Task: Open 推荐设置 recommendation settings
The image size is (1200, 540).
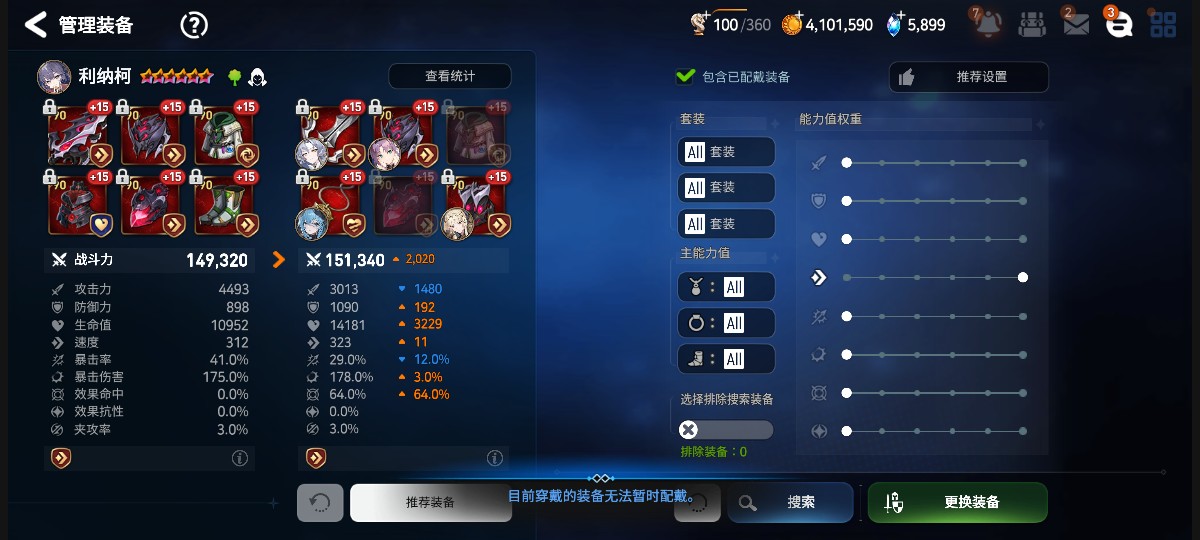Action: click(968, 77)
